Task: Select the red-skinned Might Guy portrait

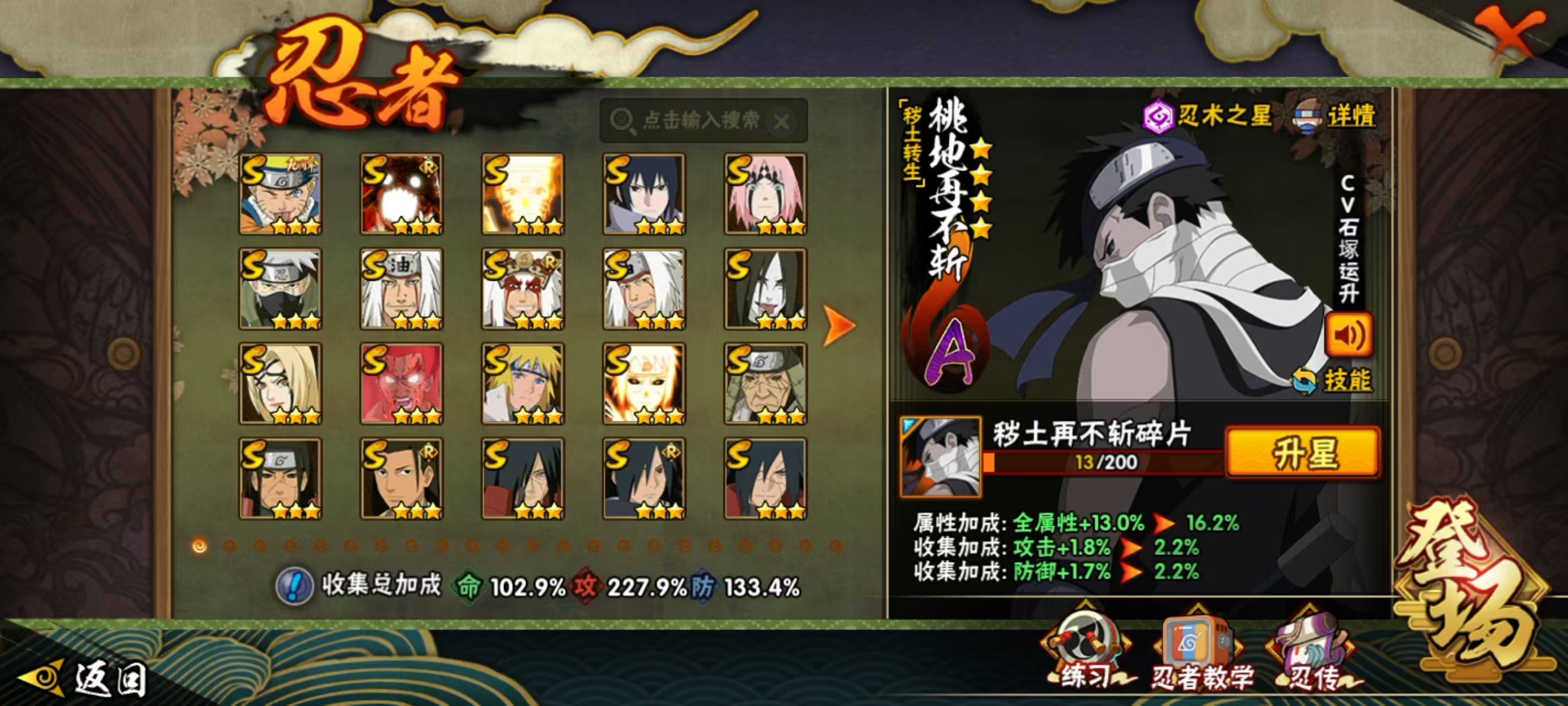Action: point(401,383)
